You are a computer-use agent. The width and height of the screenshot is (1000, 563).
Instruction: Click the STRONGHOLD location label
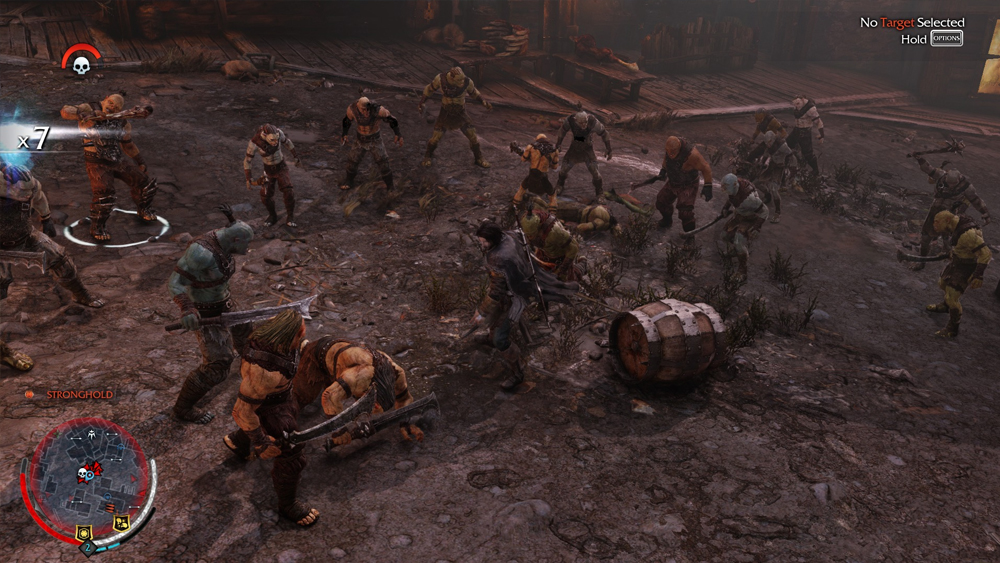[80, 395]
